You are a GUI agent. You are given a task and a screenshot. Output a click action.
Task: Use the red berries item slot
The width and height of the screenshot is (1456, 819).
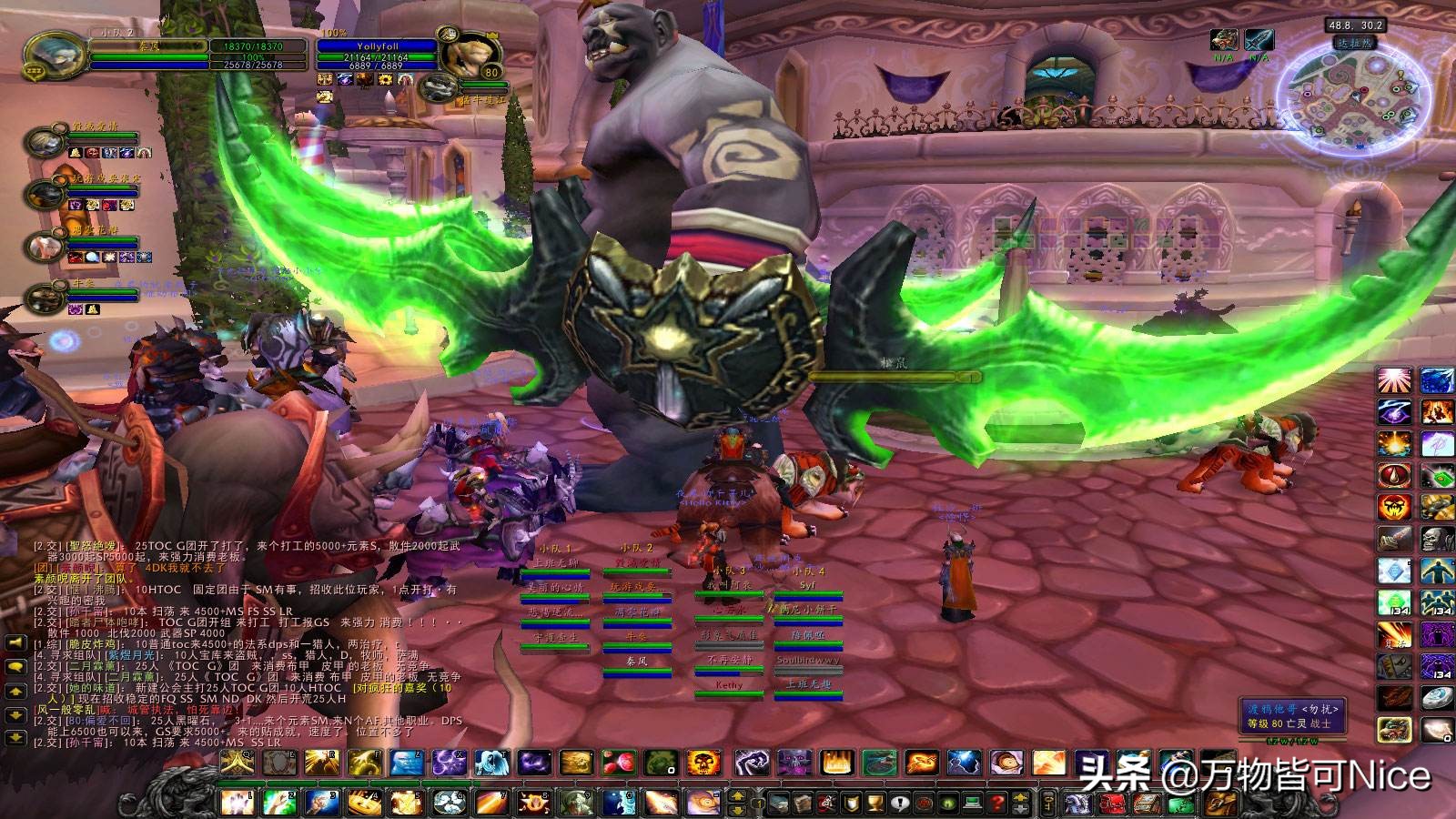619,763
